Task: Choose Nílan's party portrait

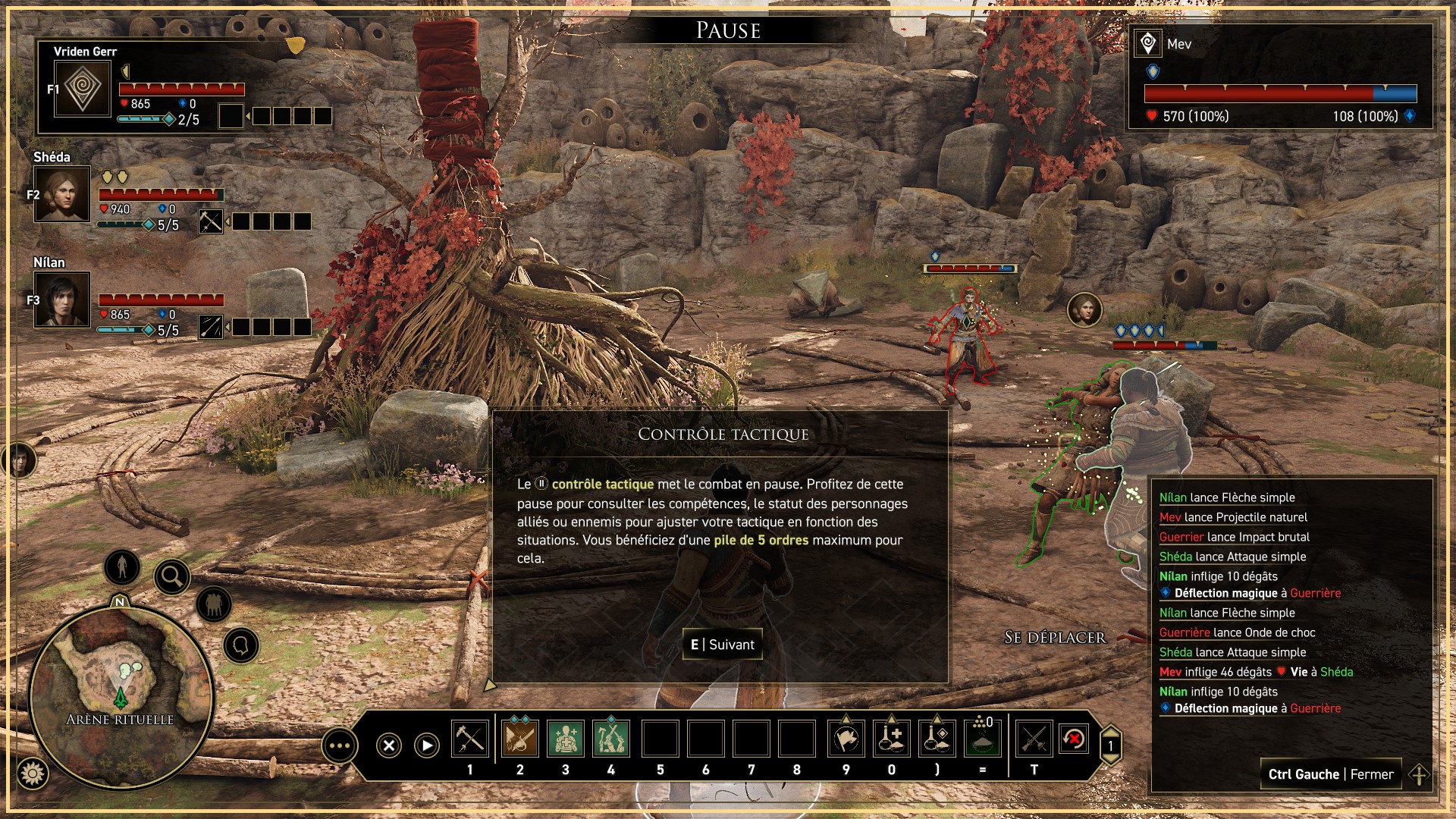Action: 62,300
